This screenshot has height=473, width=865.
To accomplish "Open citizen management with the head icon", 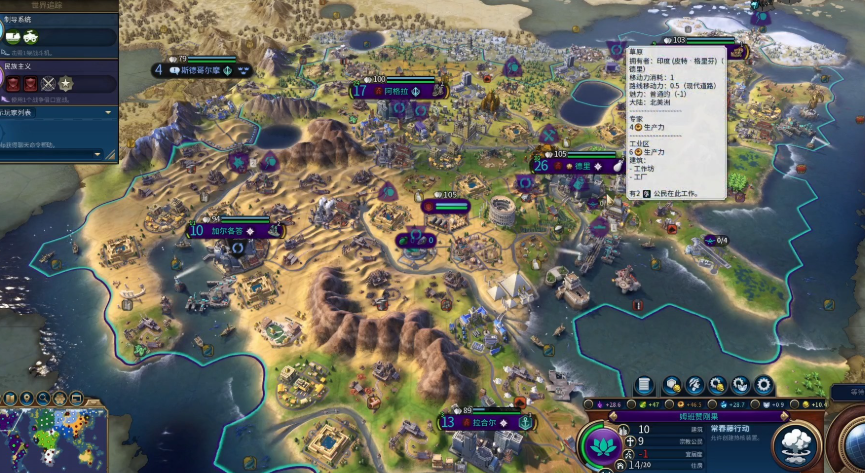I will point(695,384).
